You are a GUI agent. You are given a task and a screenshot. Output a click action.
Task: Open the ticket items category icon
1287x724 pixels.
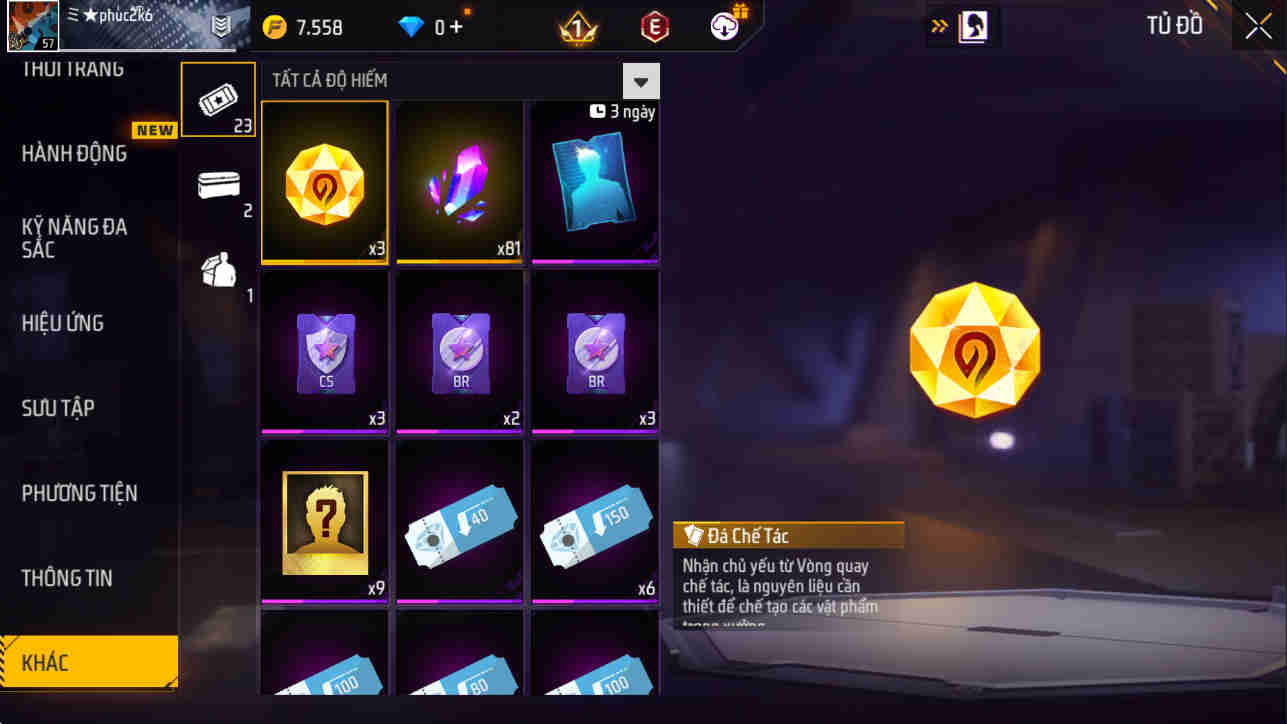(218, 98)
